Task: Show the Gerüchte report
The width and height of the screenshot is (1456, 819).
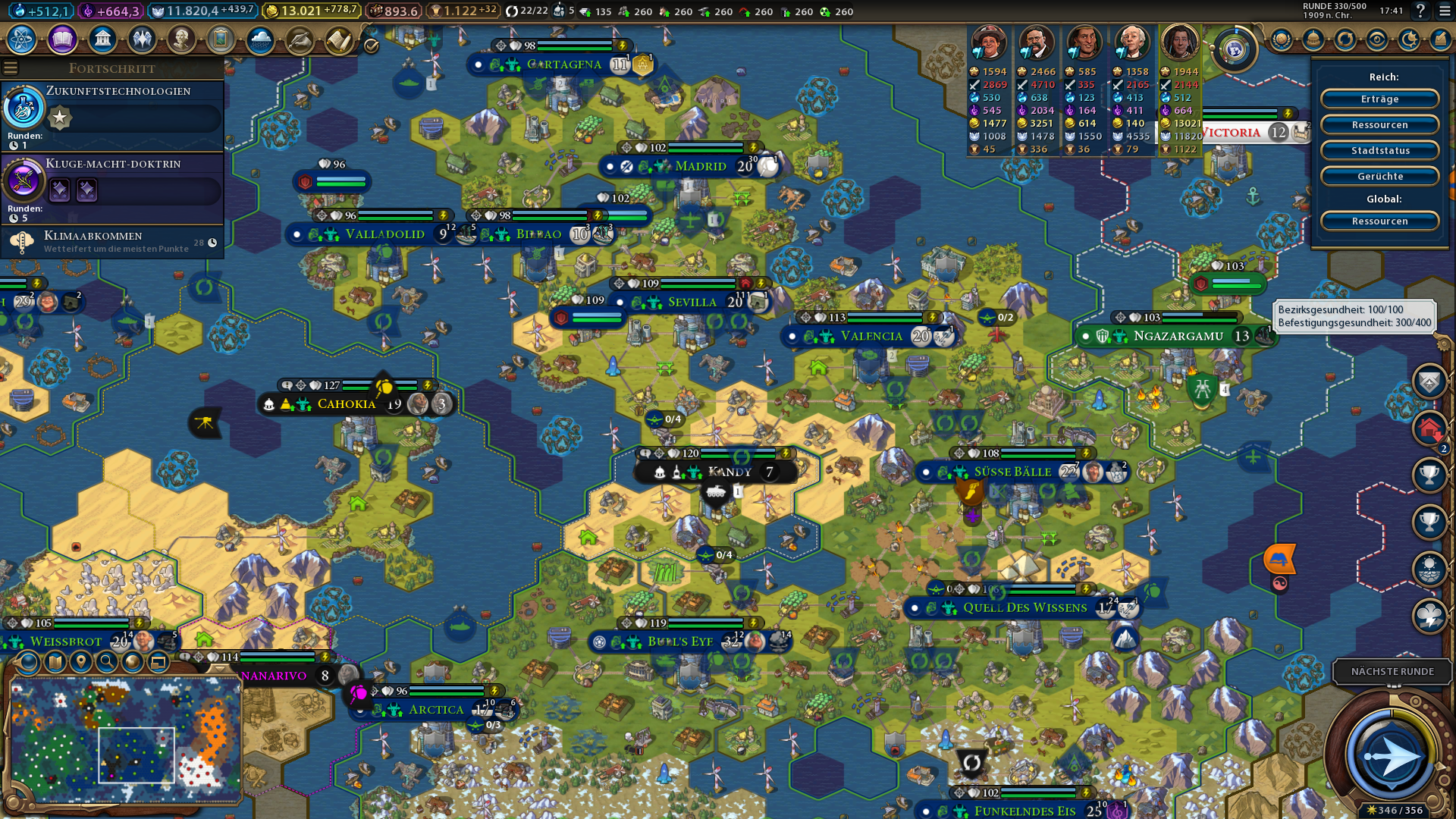Action: [x=1379, y=177]
